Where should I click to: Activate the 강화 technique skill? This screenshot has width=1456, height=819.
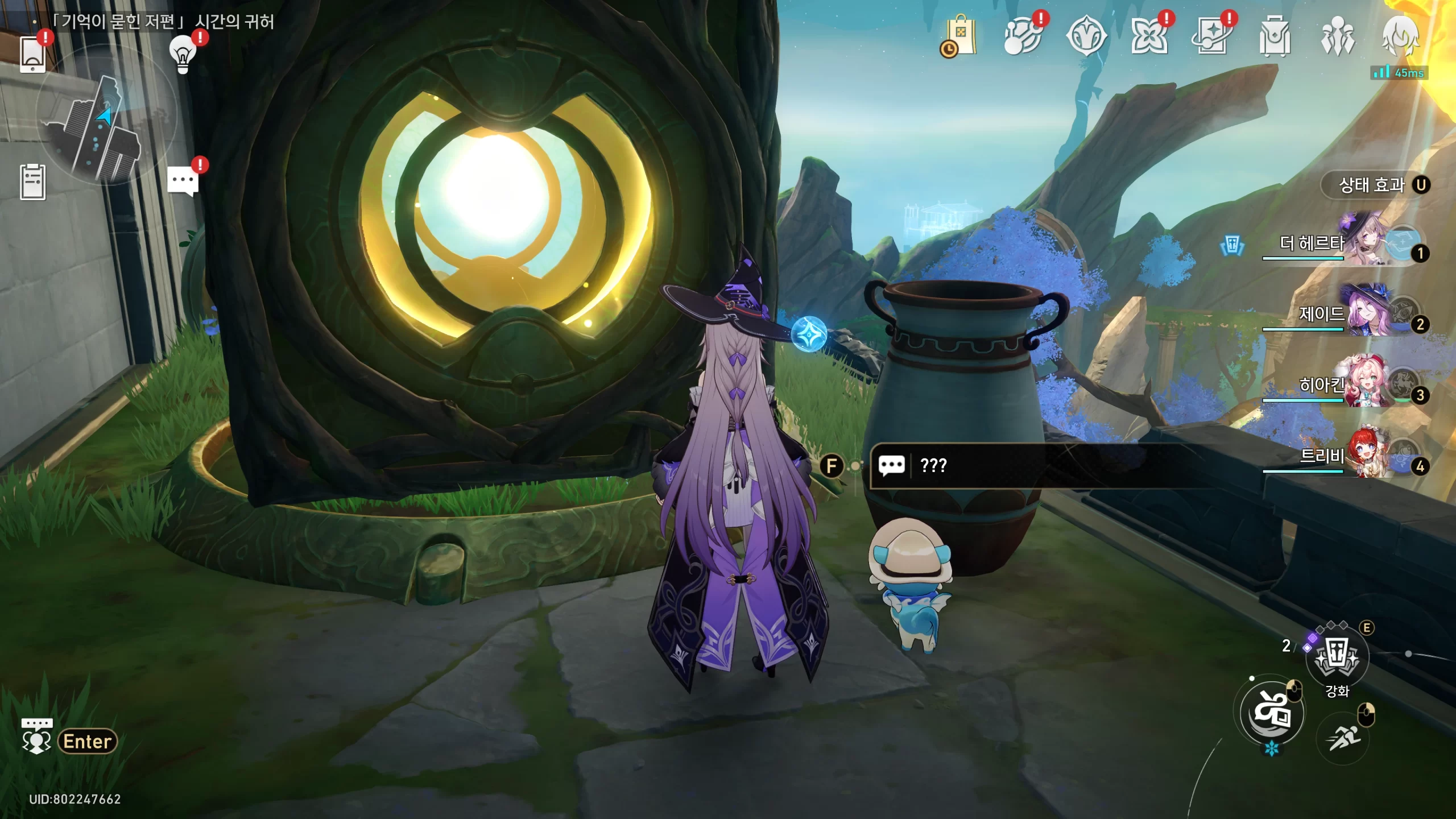(x=1337, y=659)
